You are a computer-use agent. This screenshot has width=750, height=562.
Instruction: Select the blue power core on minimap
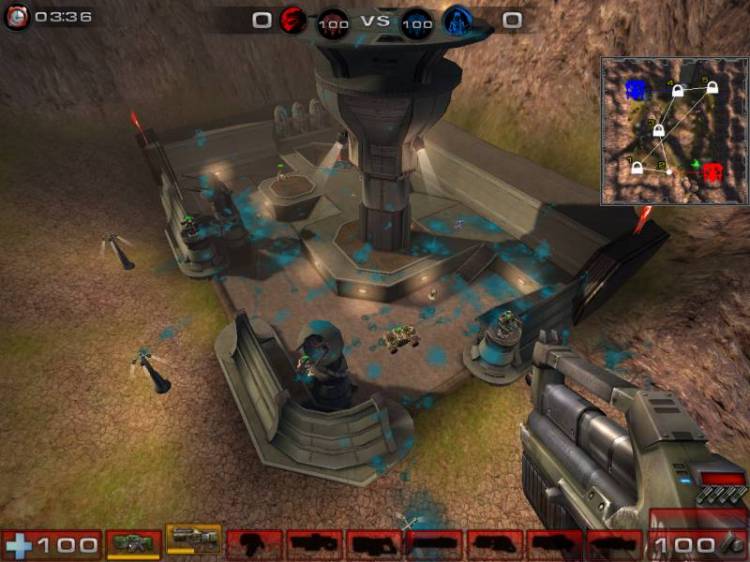[635, 90]
